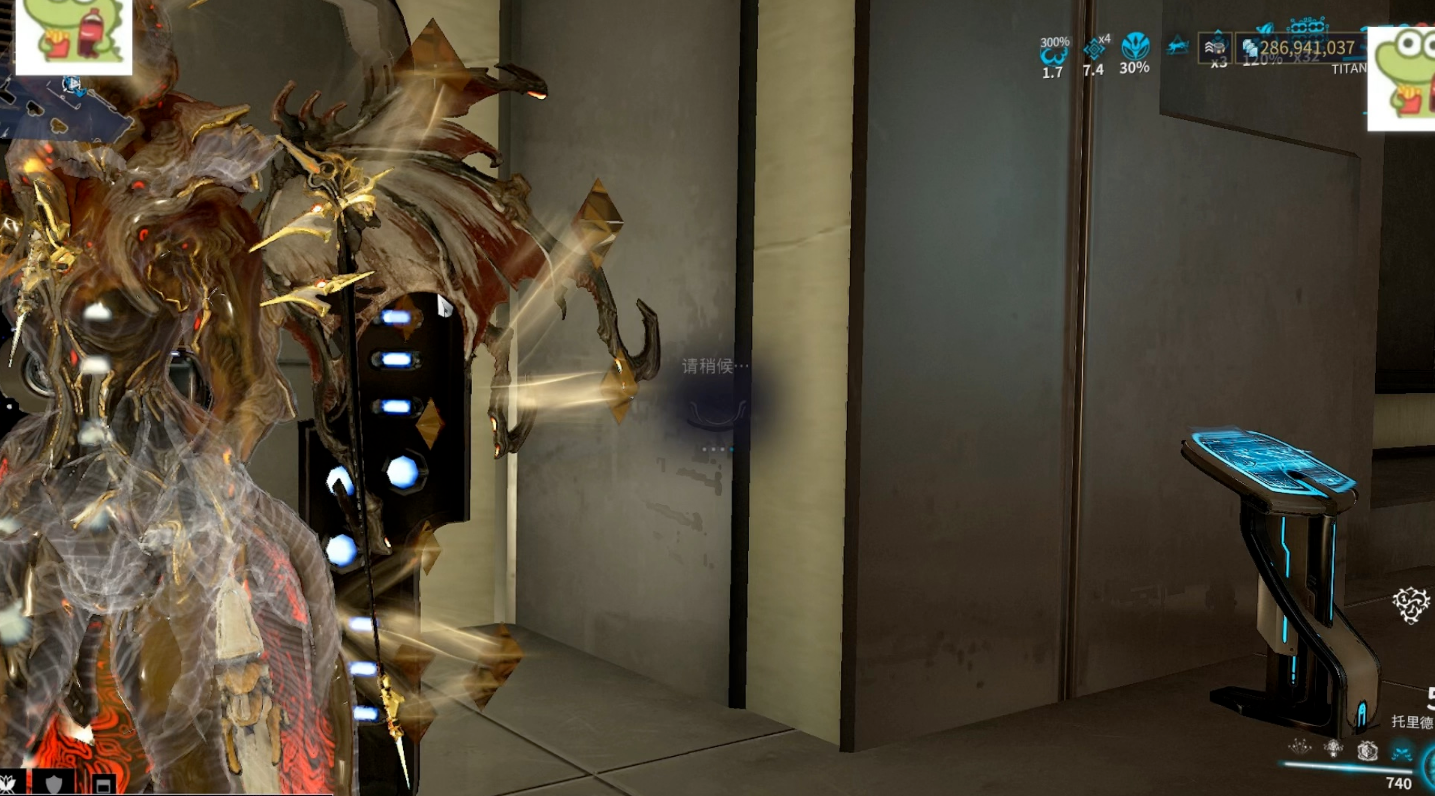Inspect the leaping animal buff icon

pyautogui.click(x=1177, y=46)
